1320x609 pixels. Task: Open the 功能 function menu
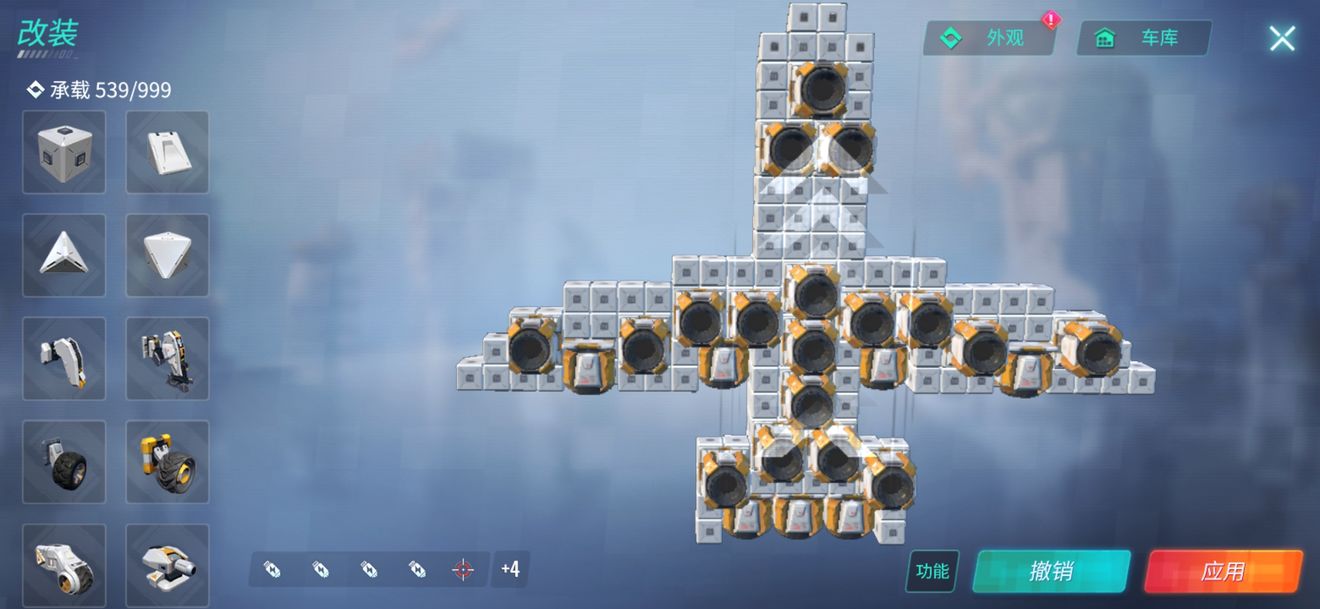[932, 571]
